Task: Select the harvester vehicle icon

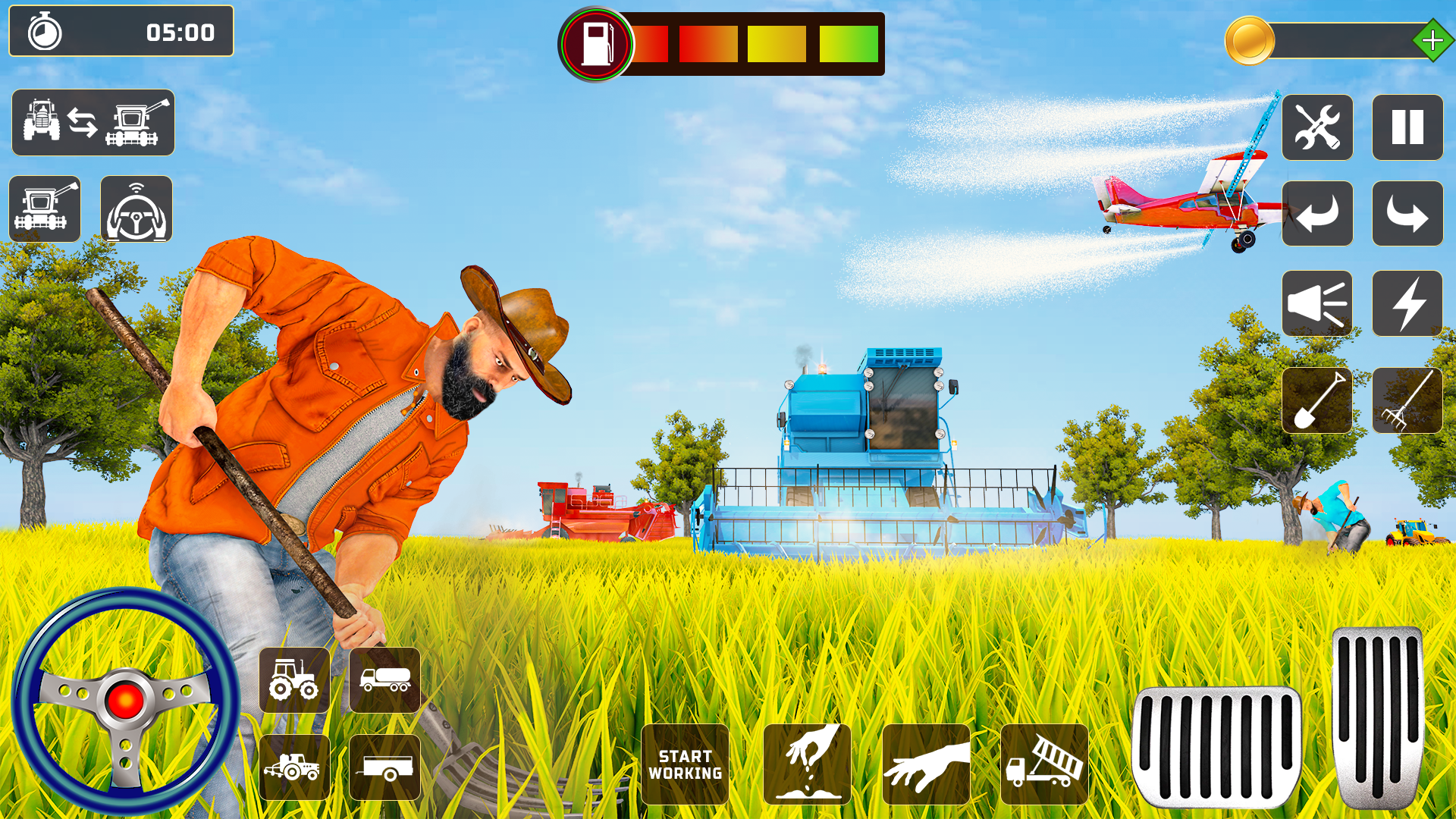Action: (x=45, y=209)
